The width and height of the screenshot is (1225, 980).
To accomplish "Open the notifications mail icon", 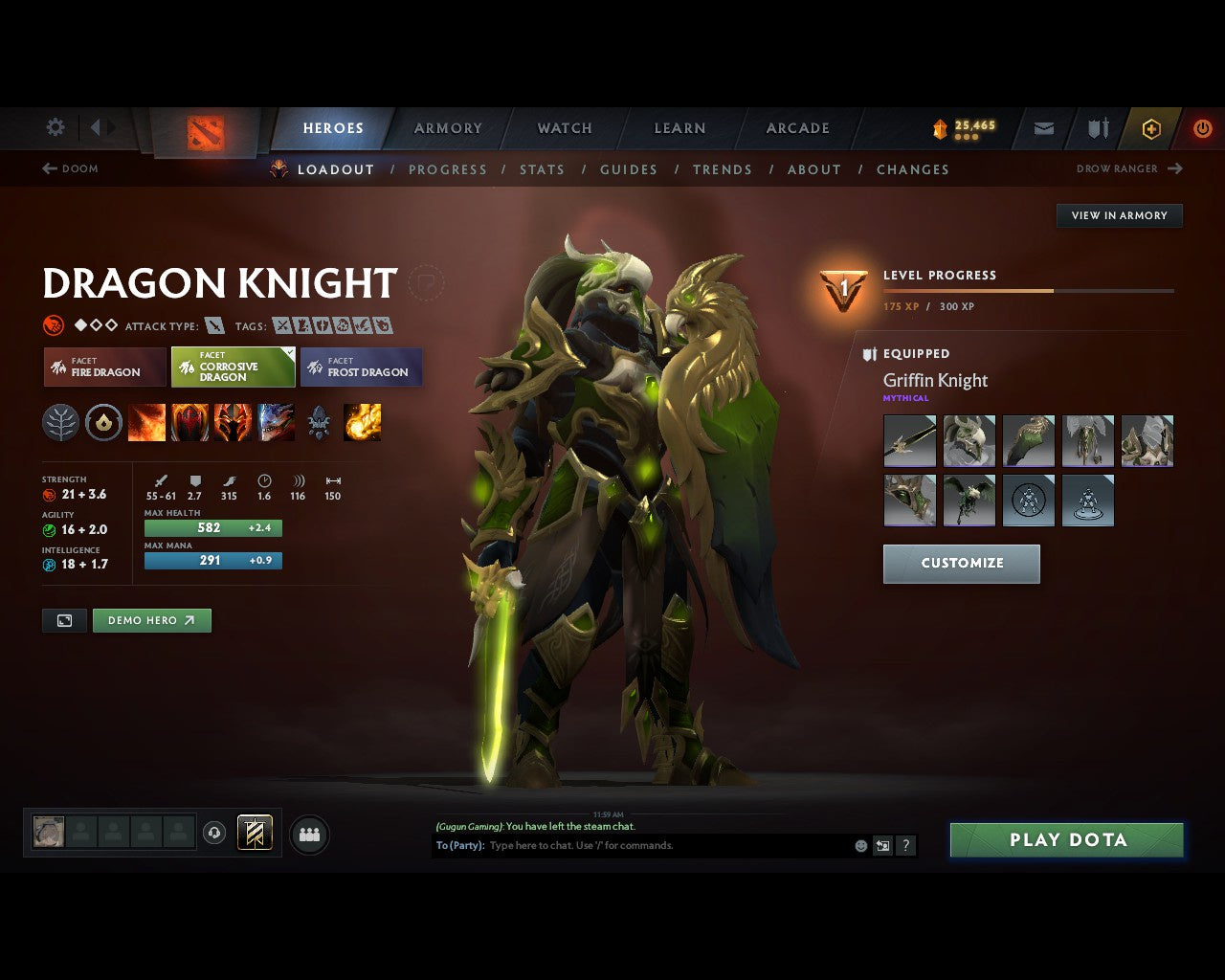I will click(x=1043, y=128).
